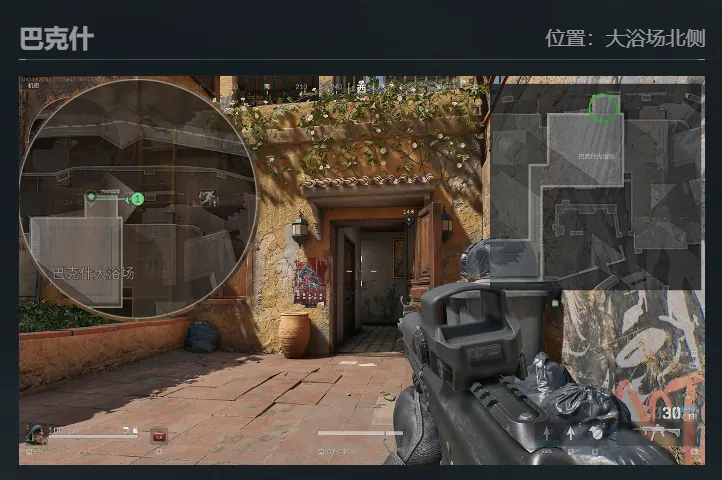The height and width of the screenshot is (480, 722).
Task: Click the grenade equipment icon near the weapon
Action: (x=596, y=434)
